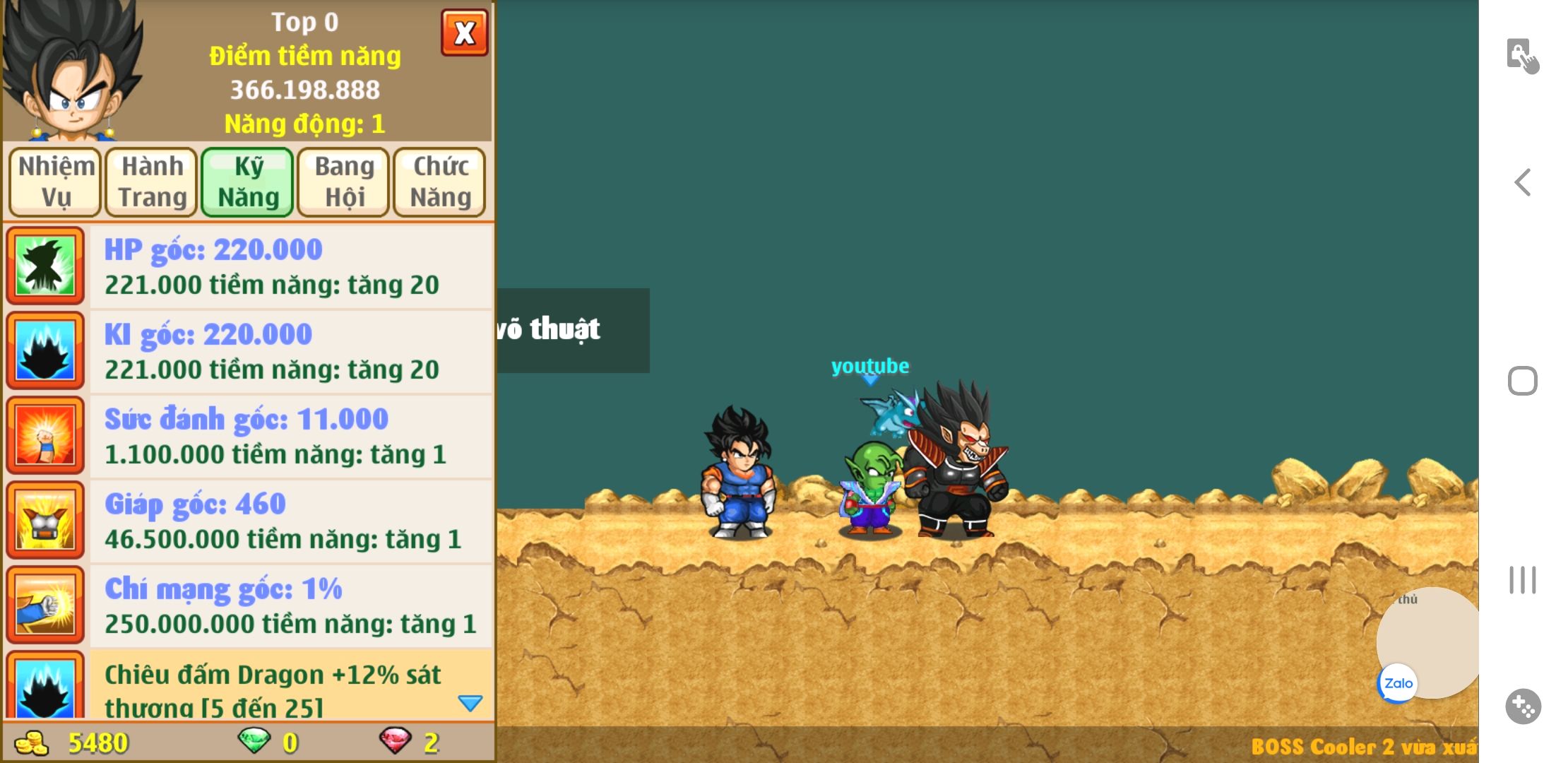Switch to the Chức Năng tab

(x=440, y=182)
